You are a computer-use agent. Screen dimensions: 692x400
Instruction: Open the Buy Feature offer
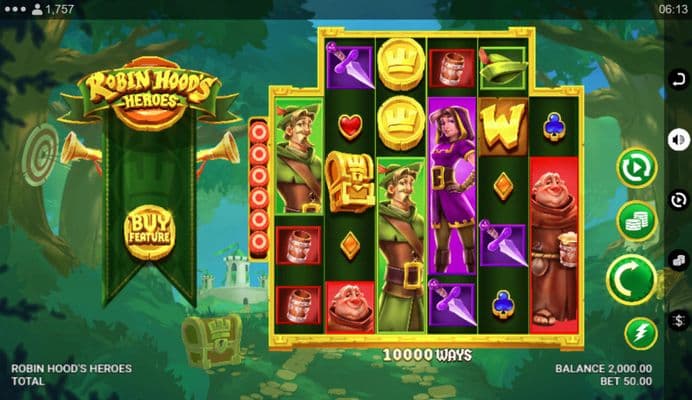coord(149,231)
